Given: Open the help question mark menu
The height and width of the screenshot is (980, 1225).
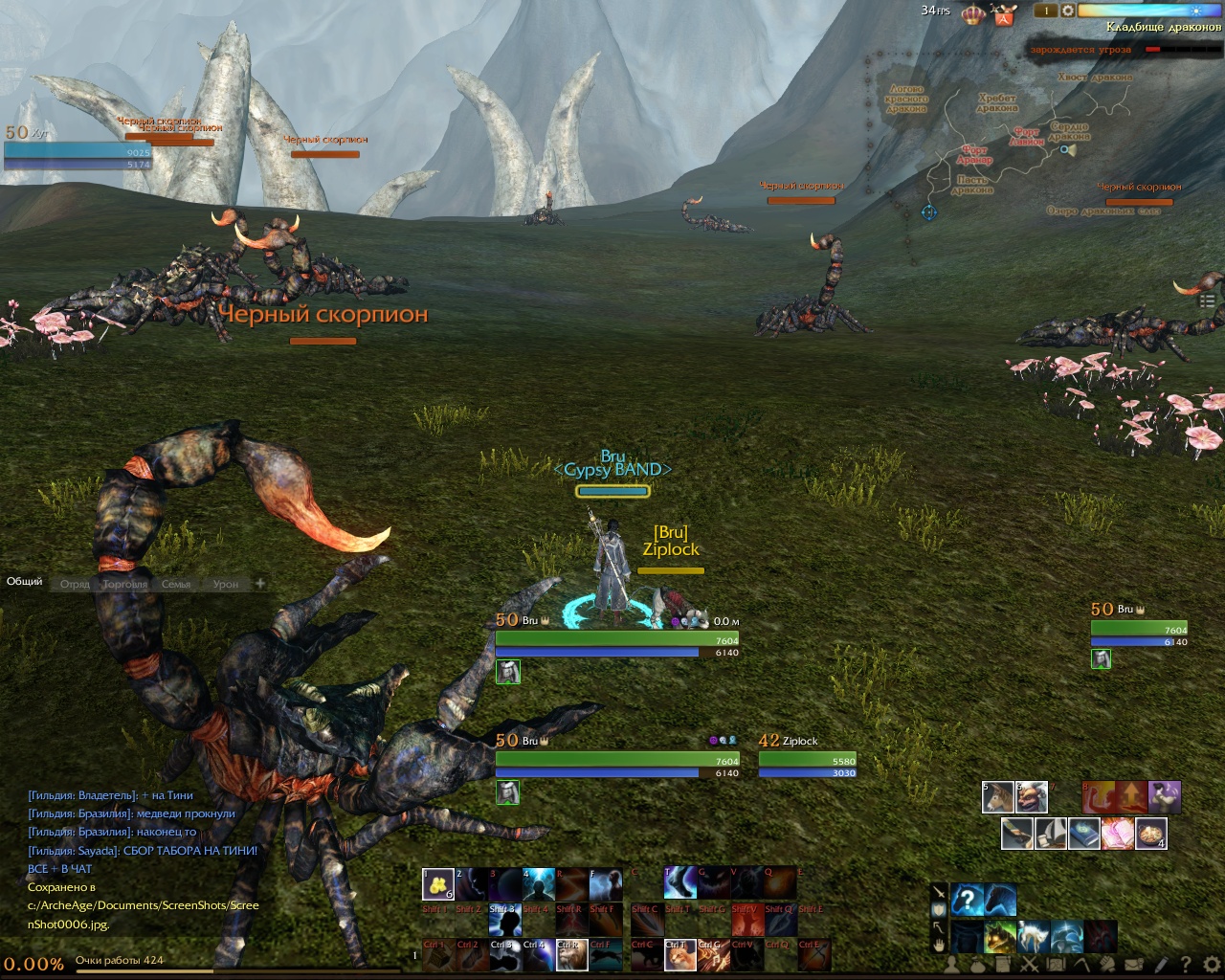Looking at the screenshot, I should (x=1186, y=965).
